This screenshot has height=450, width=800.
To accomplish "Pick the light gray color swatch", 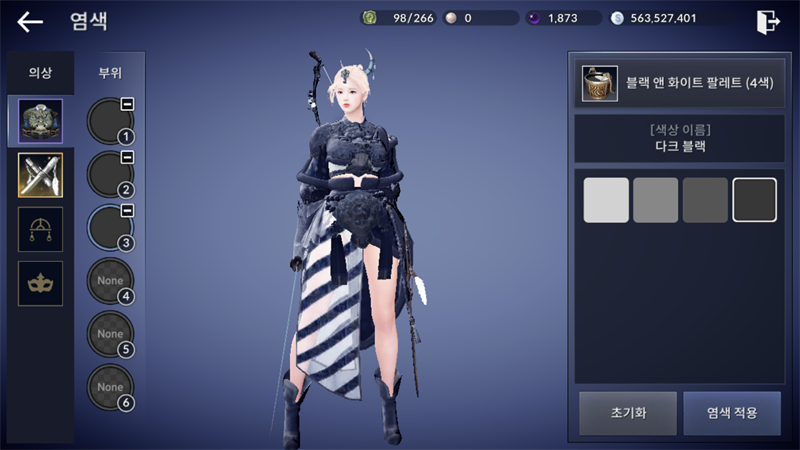I will coord(656,200).
